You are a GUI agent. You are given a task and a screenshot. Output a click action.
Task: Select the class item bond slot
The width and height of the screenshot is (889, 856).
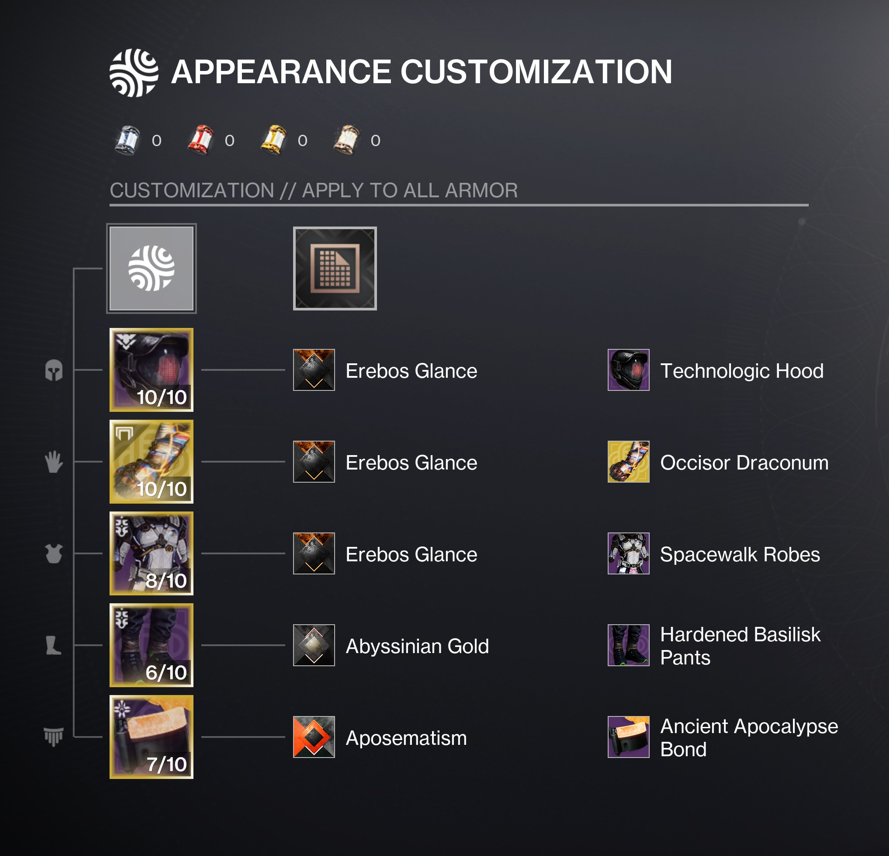151,738
